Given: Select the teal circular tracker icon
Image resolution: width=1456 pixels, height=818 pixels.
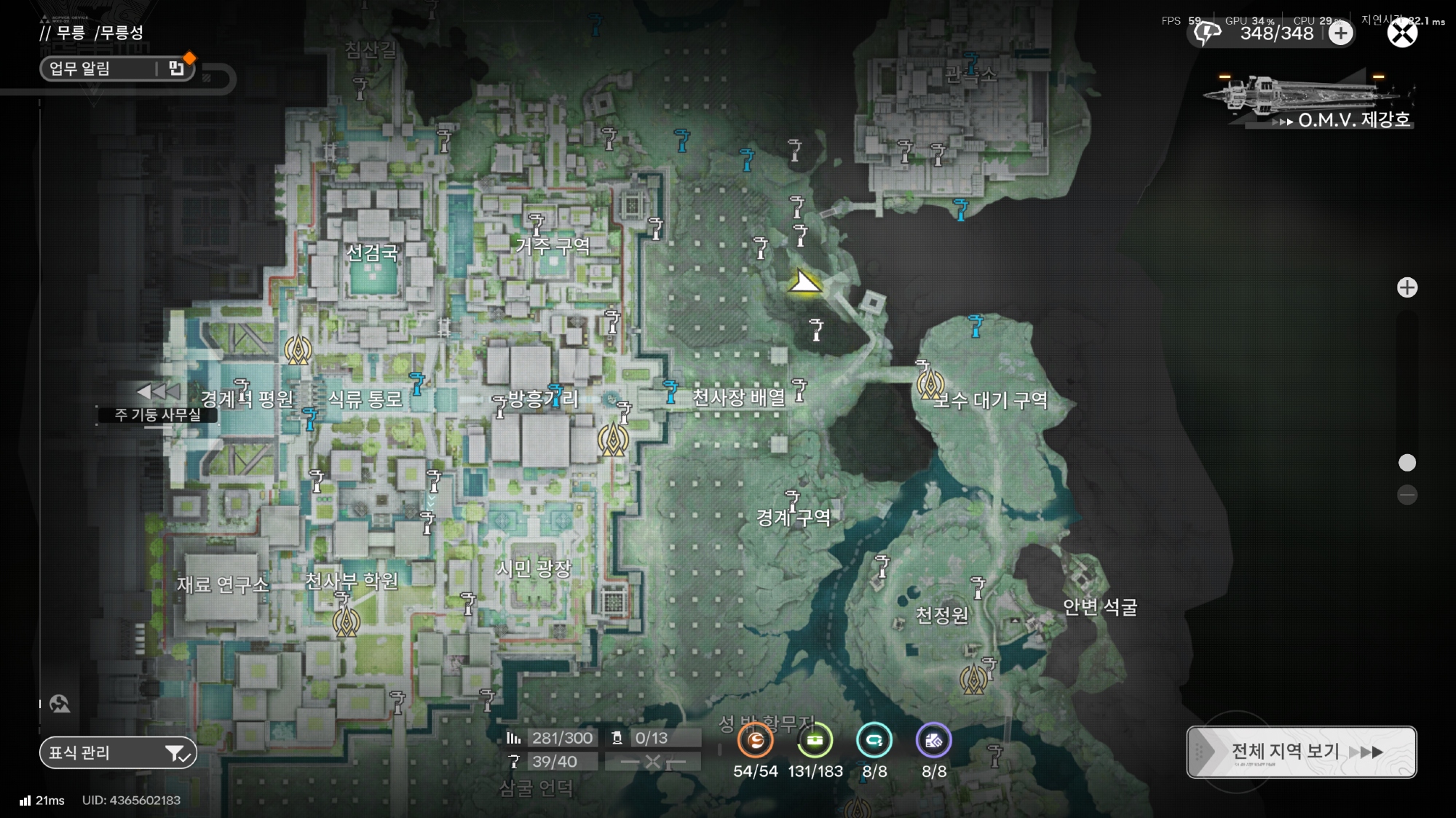Looking at the screenshot, I should 874,742.
